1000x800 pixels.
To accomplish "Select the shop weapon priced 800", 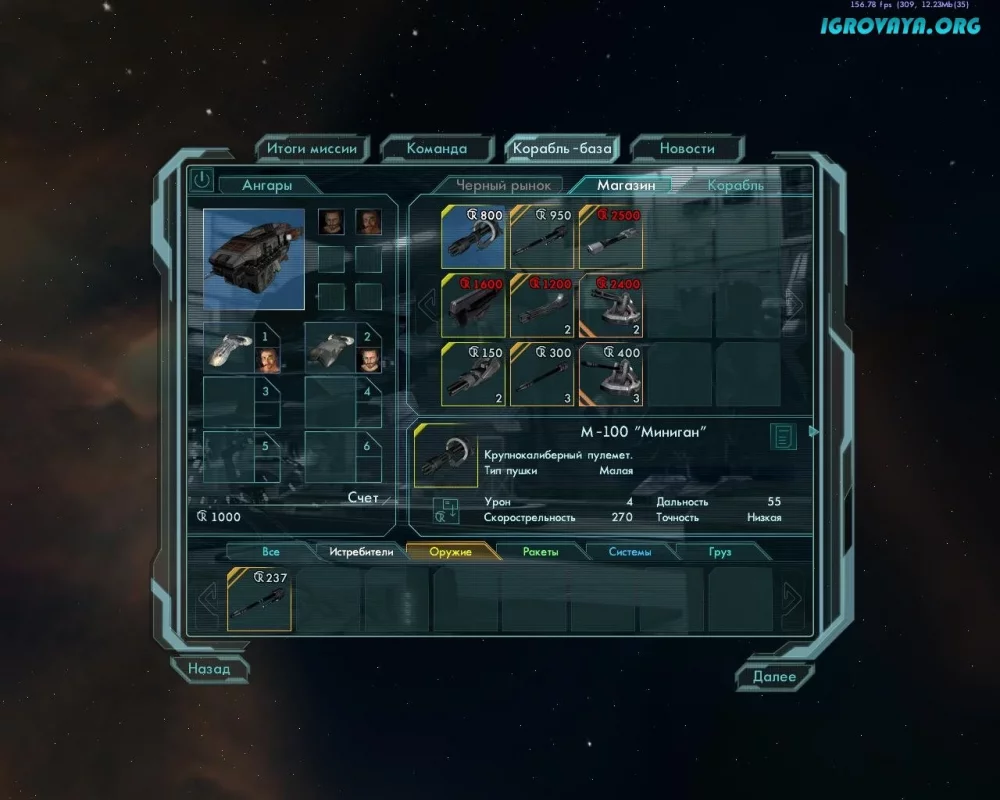I will tap(473, 236).
